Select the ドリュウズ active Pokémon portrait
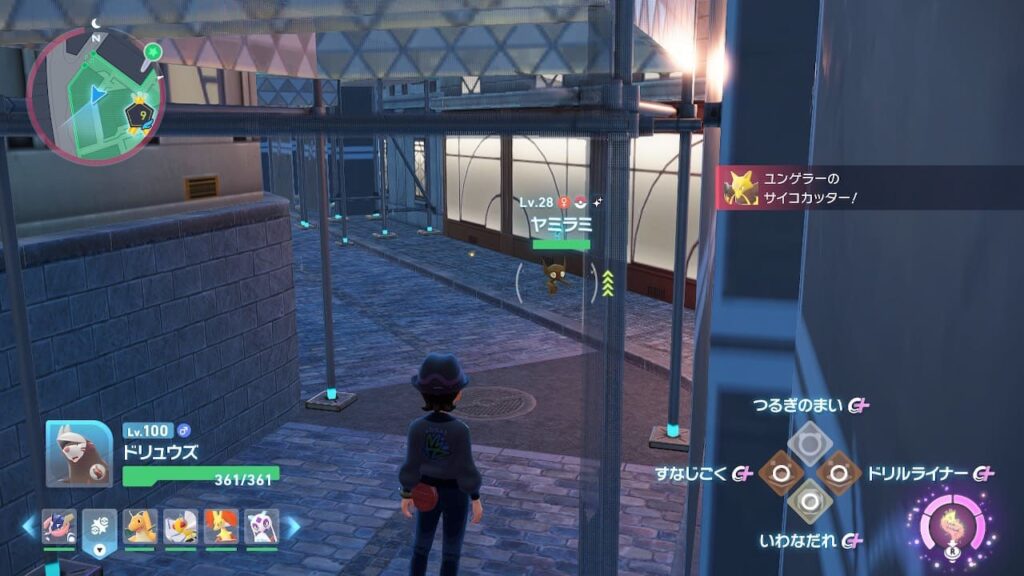 click(79, 453)
